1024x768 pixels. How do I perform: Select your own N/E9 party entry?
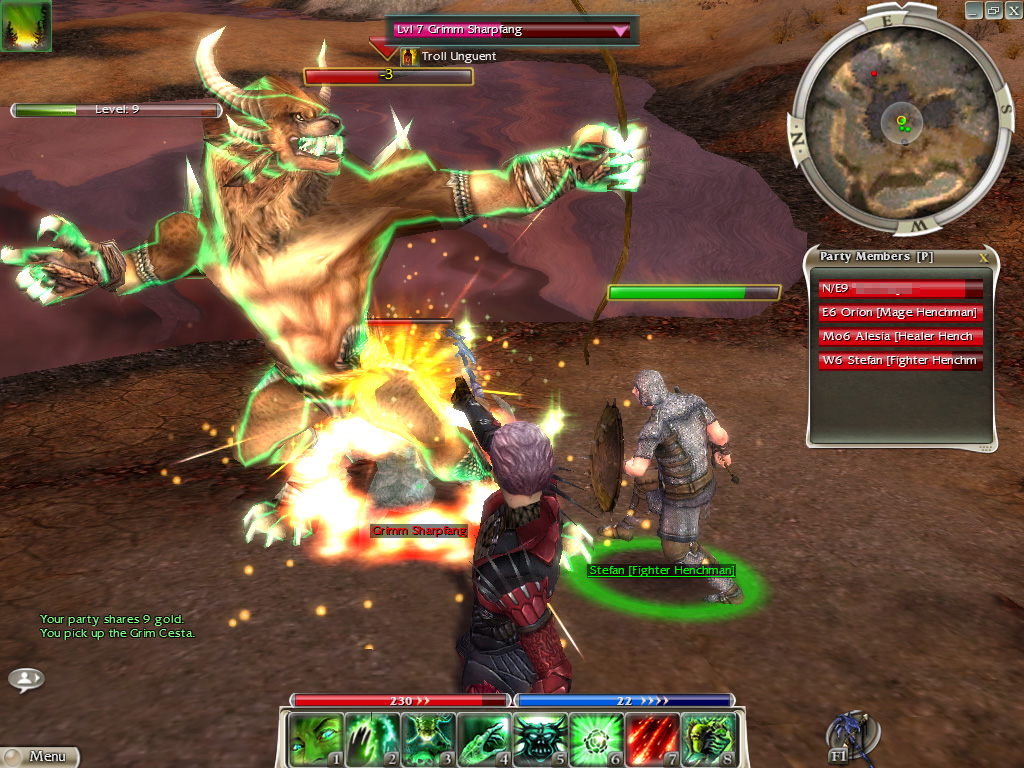tap(900, 289)
